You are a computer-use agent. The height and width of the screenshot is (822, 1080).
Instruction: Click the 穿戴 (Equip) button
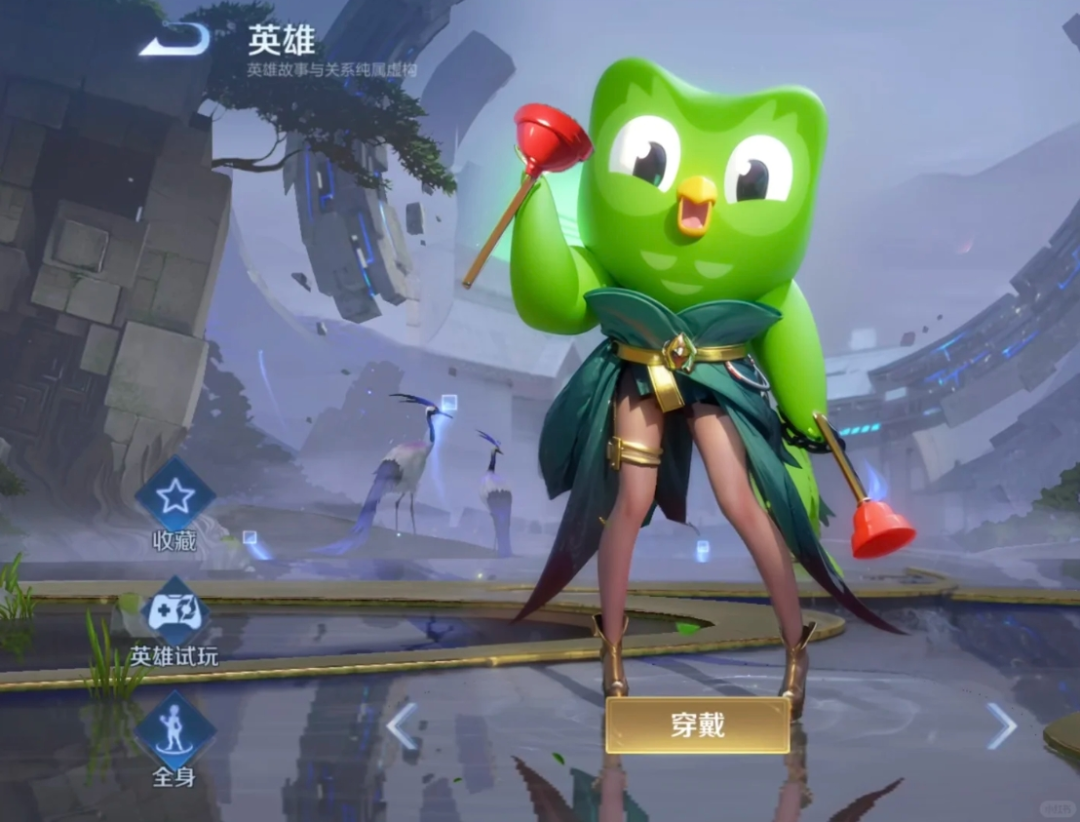(x=697, y=725)
